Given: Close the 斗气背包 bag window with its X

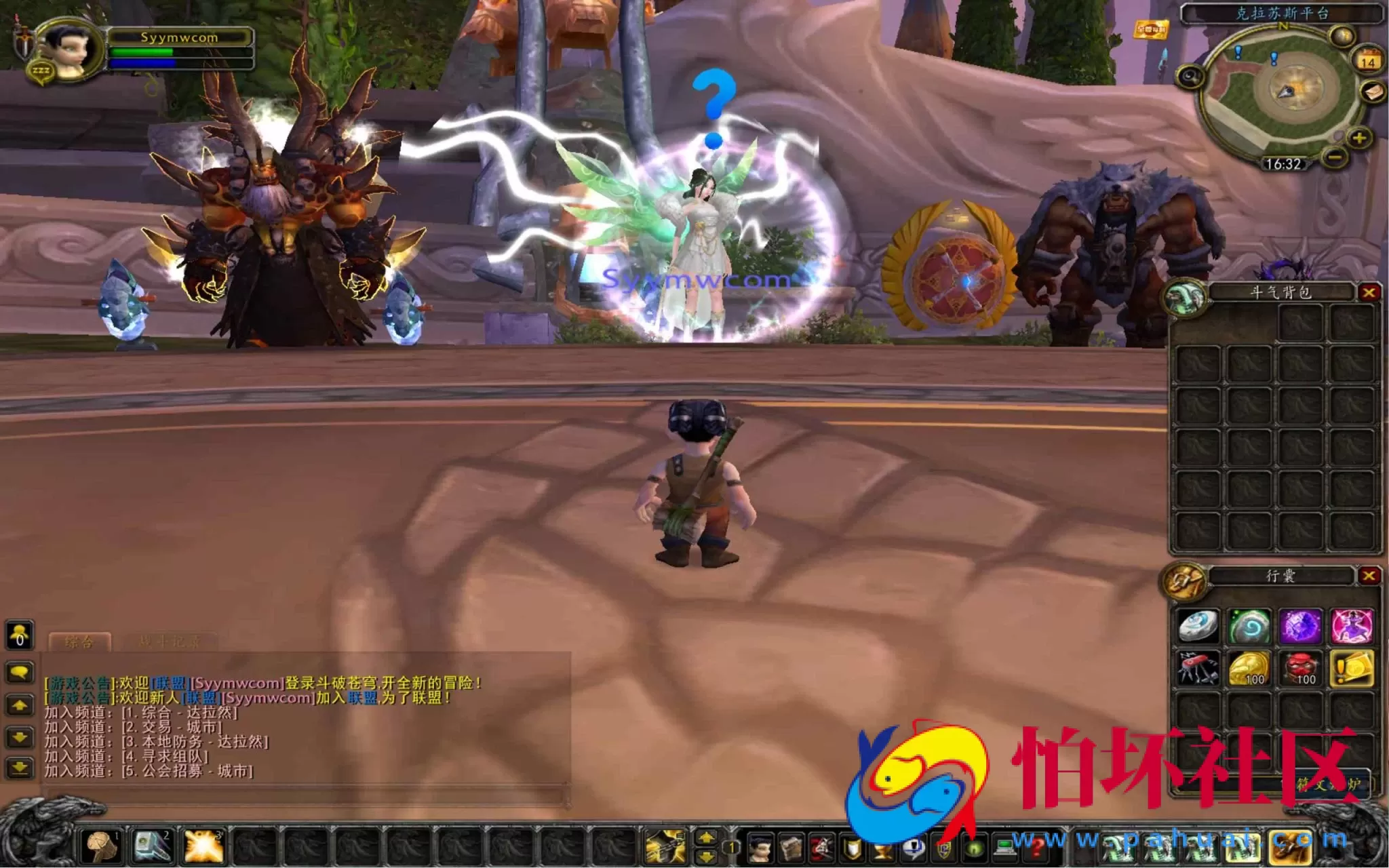Looking at the screenshot, I should point(1371,292).
